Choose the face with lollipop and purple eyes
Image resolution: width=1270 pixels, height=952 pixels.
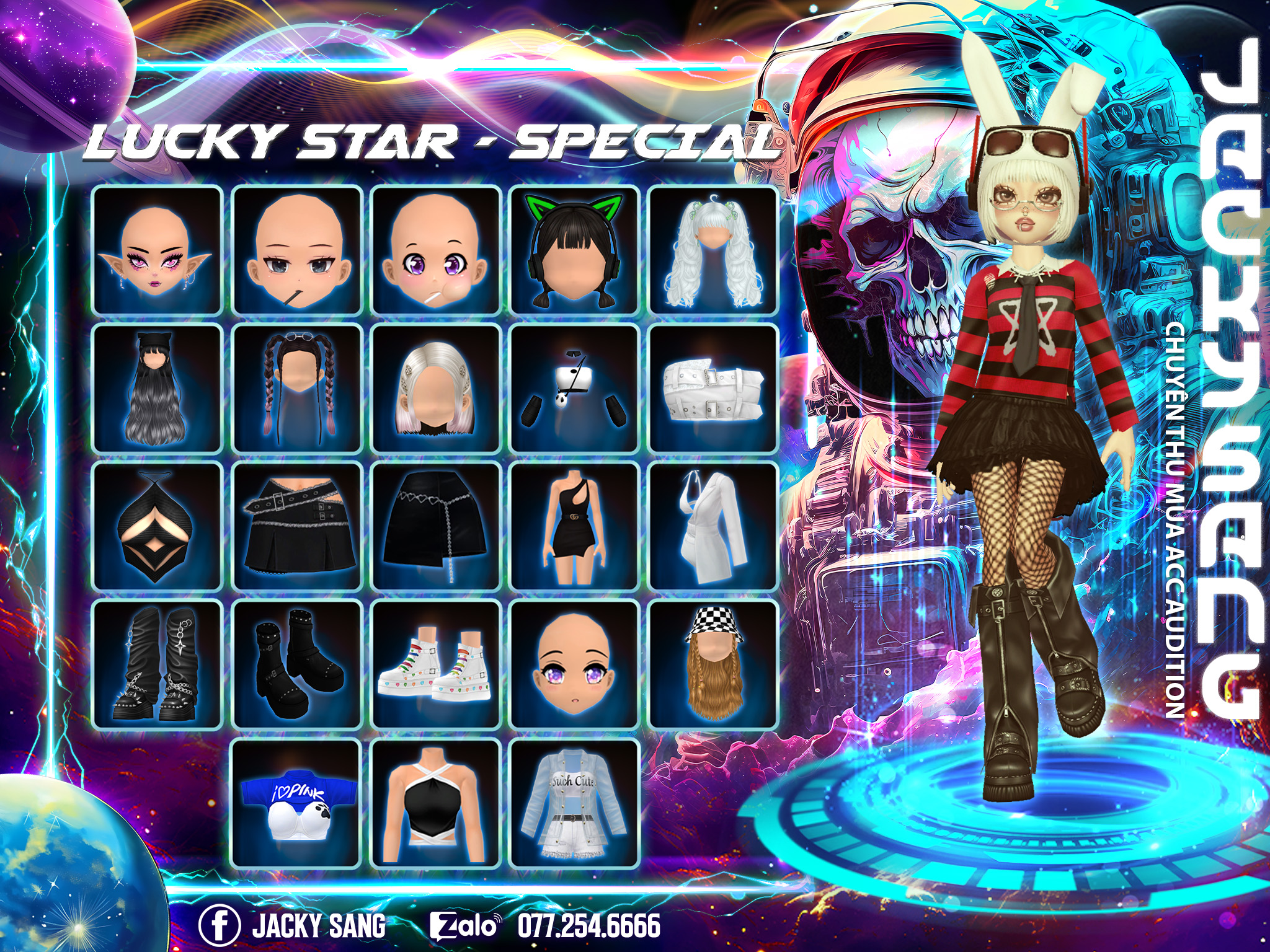click(x=435, y=250)
